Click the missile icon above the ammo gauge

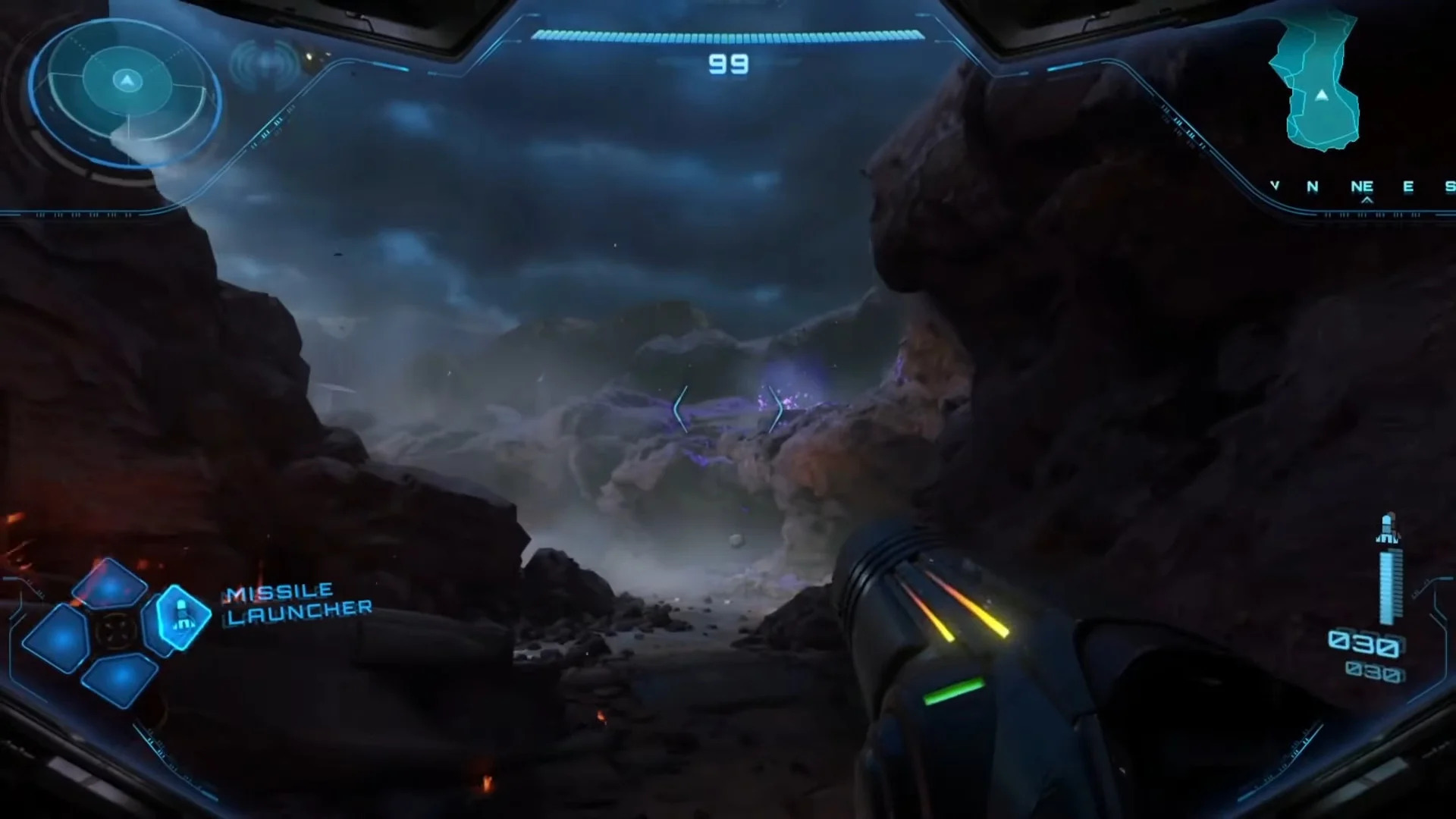1388,529
